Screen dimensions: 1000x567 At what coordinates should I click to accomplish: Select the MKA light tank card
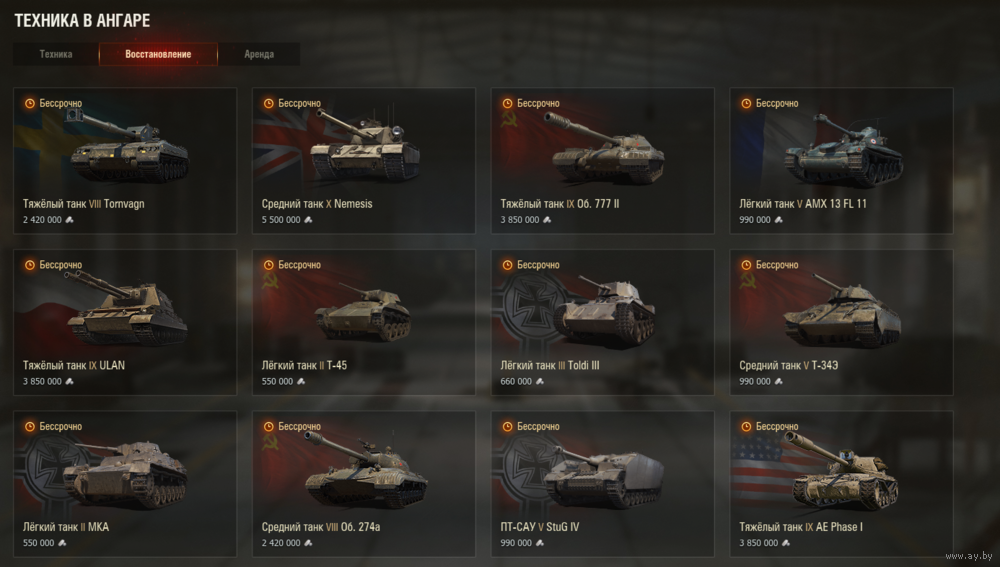coord(125,484)
